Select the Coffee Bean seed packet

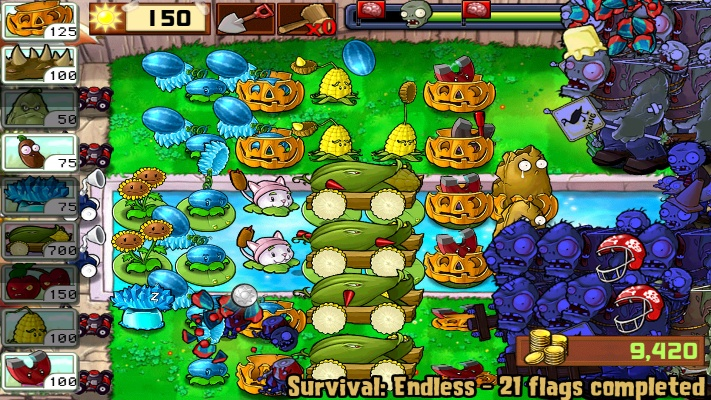tap(39, 152)
